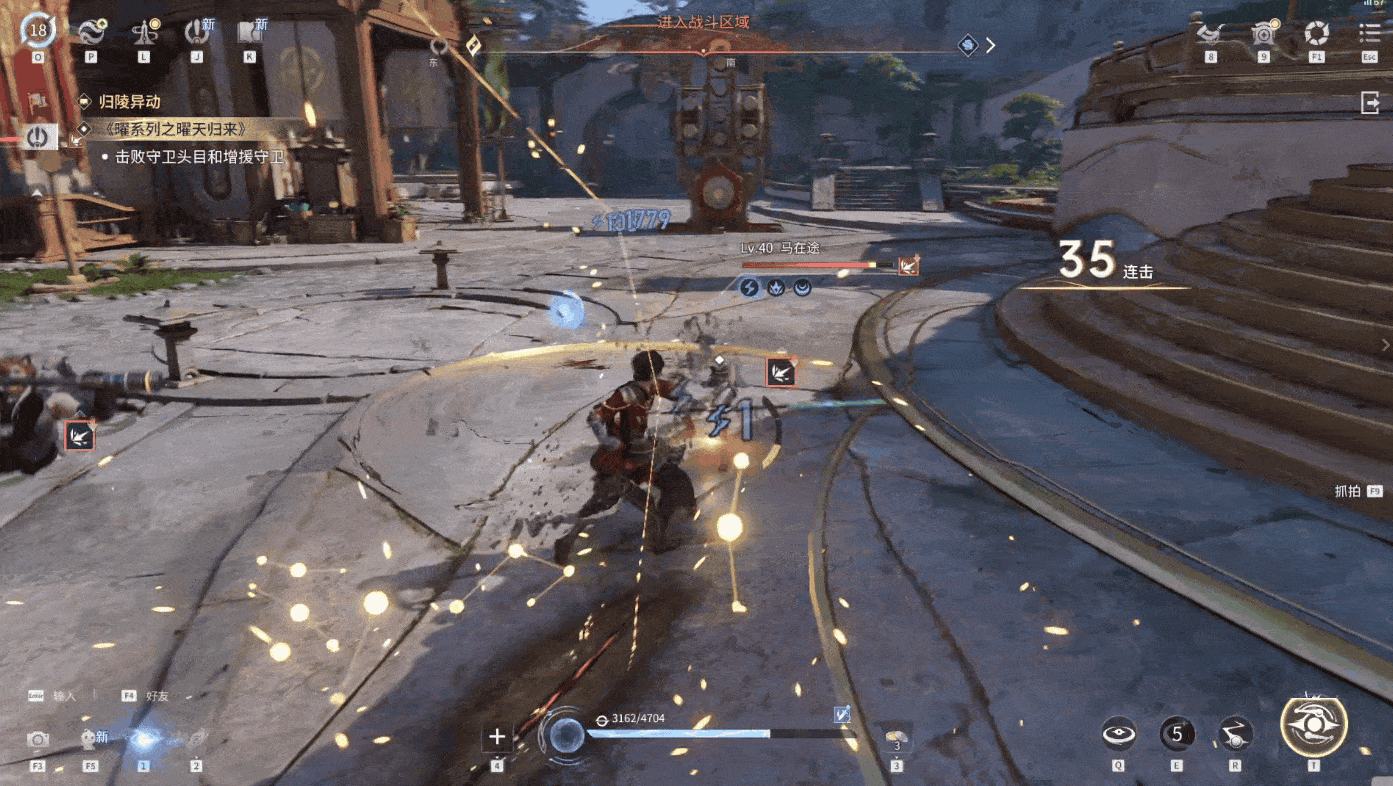Open the horn icon above the 8 key
1393x786 pixels.
pos(1210,34)
